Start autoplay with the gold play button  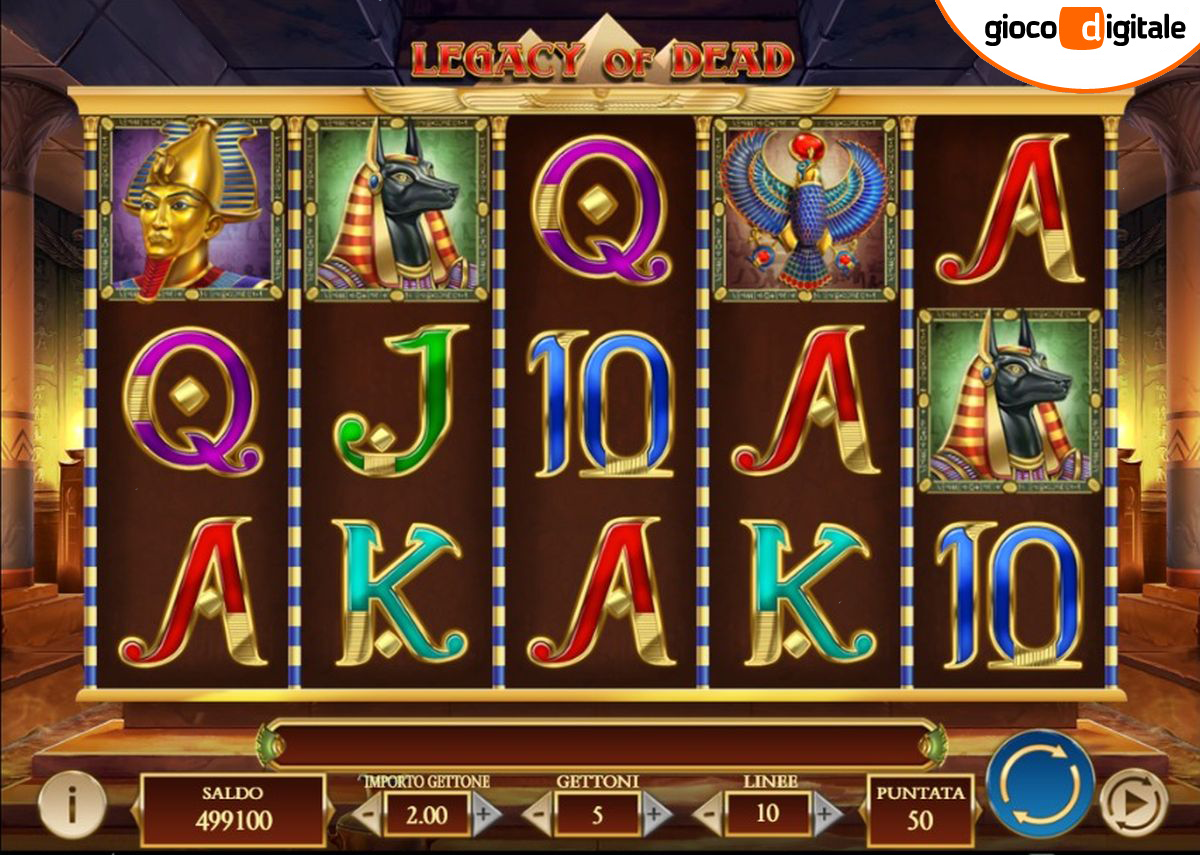click(1133, 801)
